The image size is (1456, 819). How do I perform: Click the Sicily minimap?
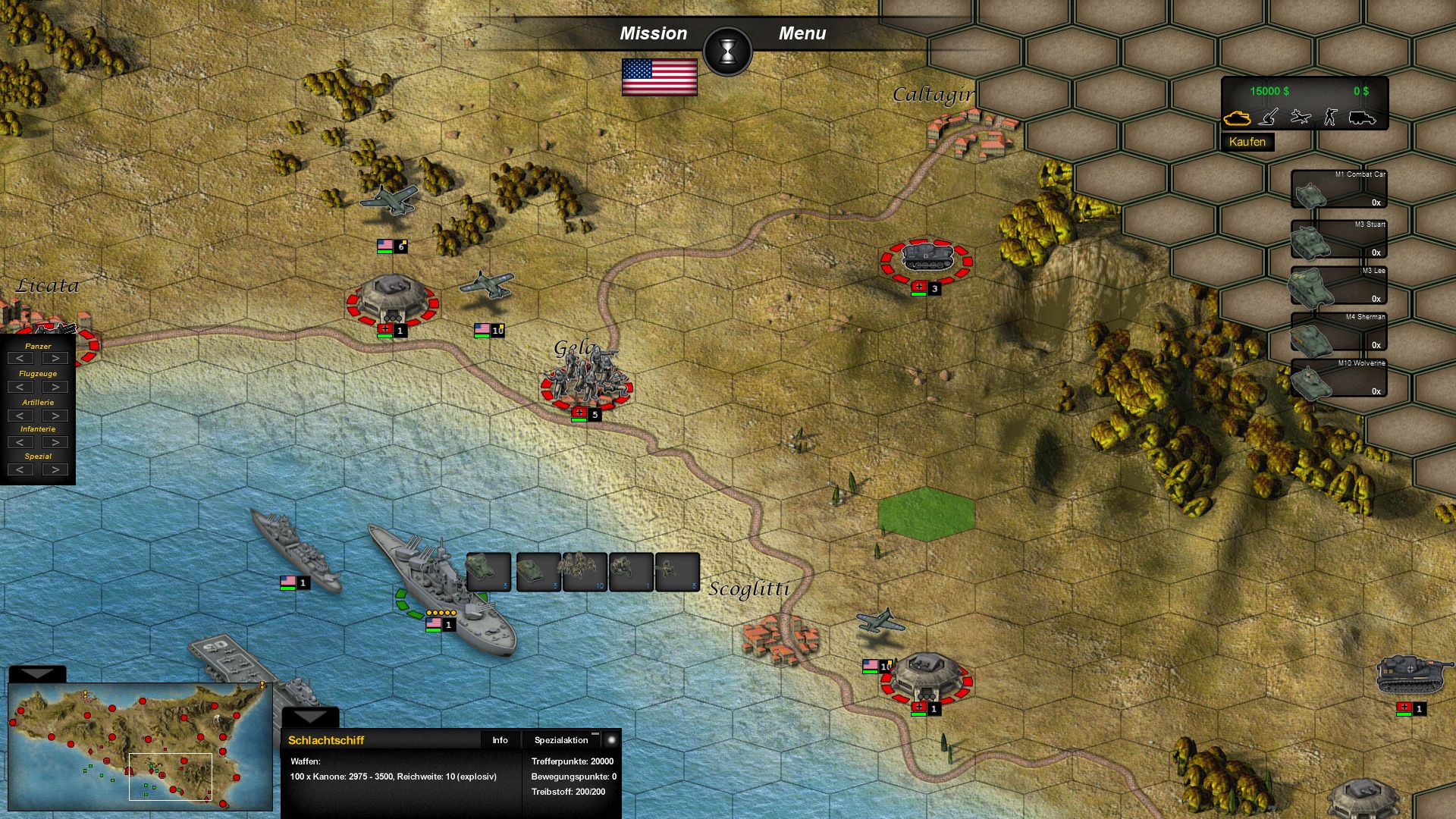pos(140,747)
